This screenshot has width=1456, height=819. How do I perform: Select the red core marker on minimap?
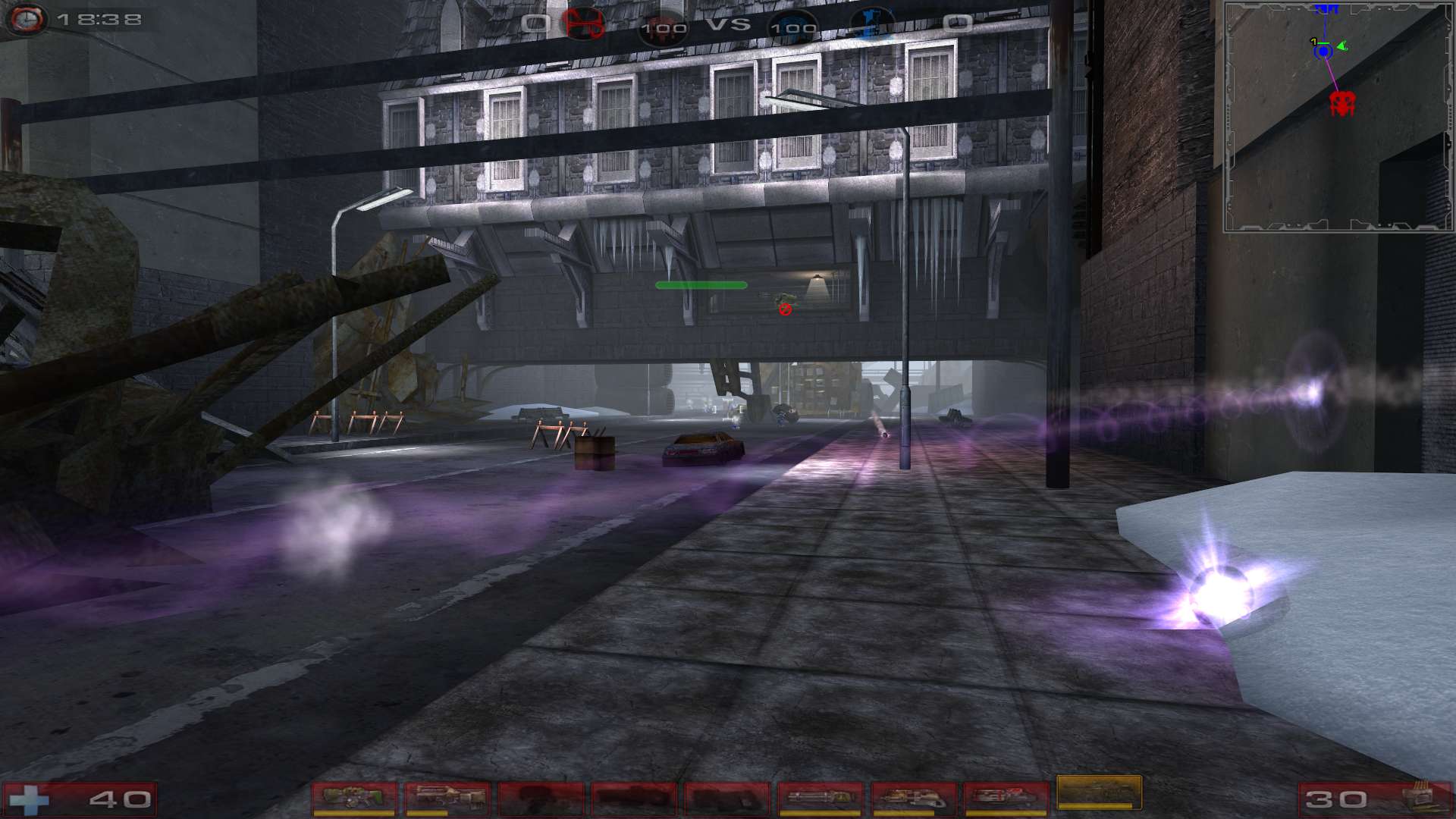coord(1341,102)
